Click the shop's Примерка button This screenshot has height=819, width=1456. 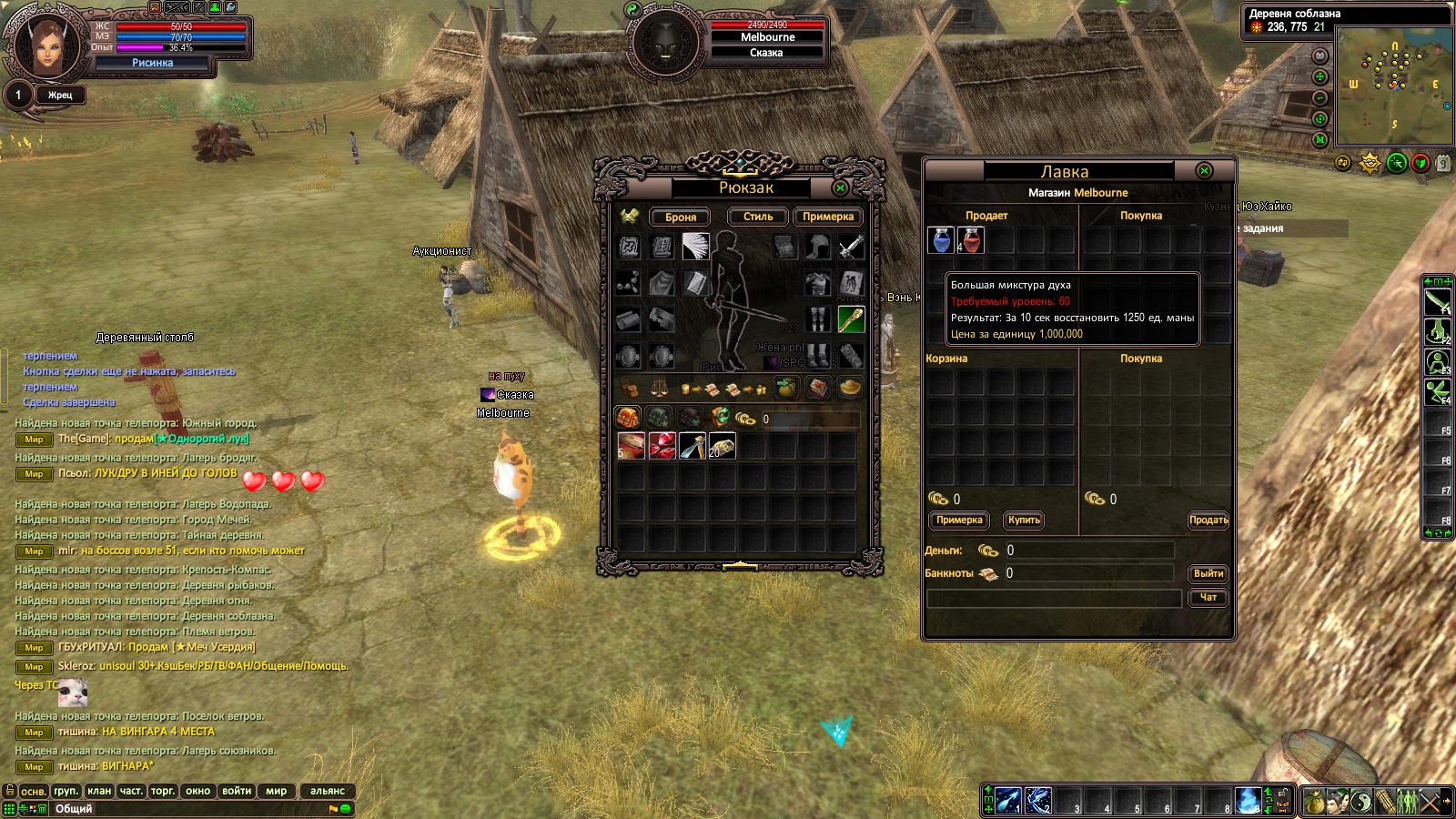click(959, 520)
